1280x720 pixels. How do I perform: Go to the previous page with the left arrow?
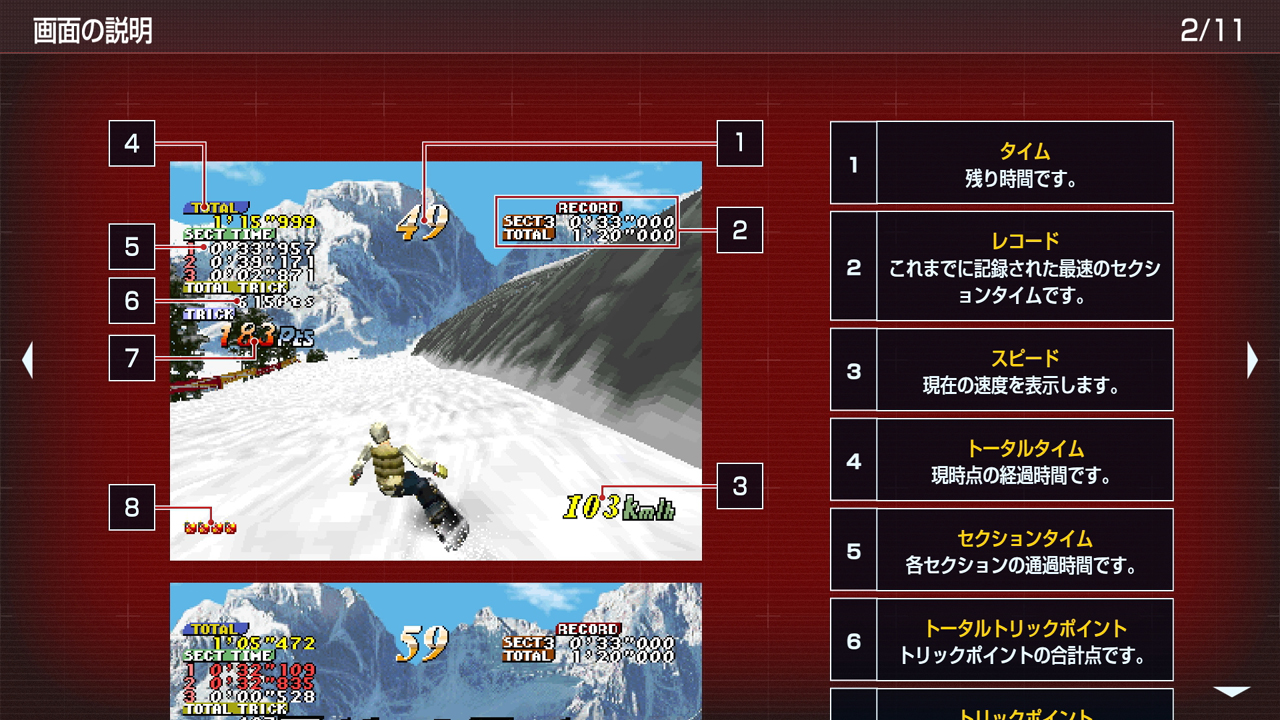click(x=29, y=360)
